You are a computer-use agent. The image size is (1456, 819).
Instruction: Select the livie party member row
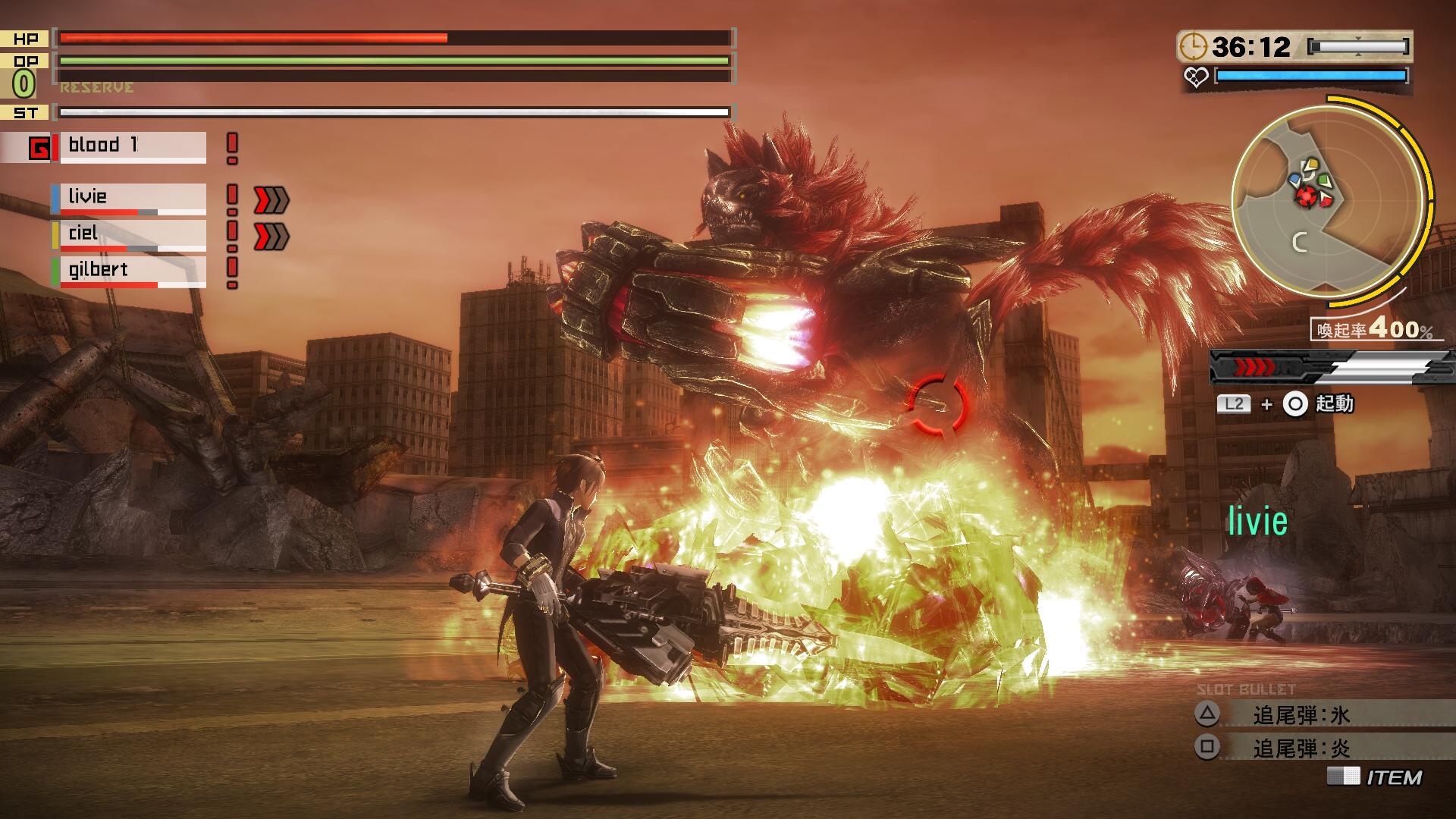coord(130,199)
